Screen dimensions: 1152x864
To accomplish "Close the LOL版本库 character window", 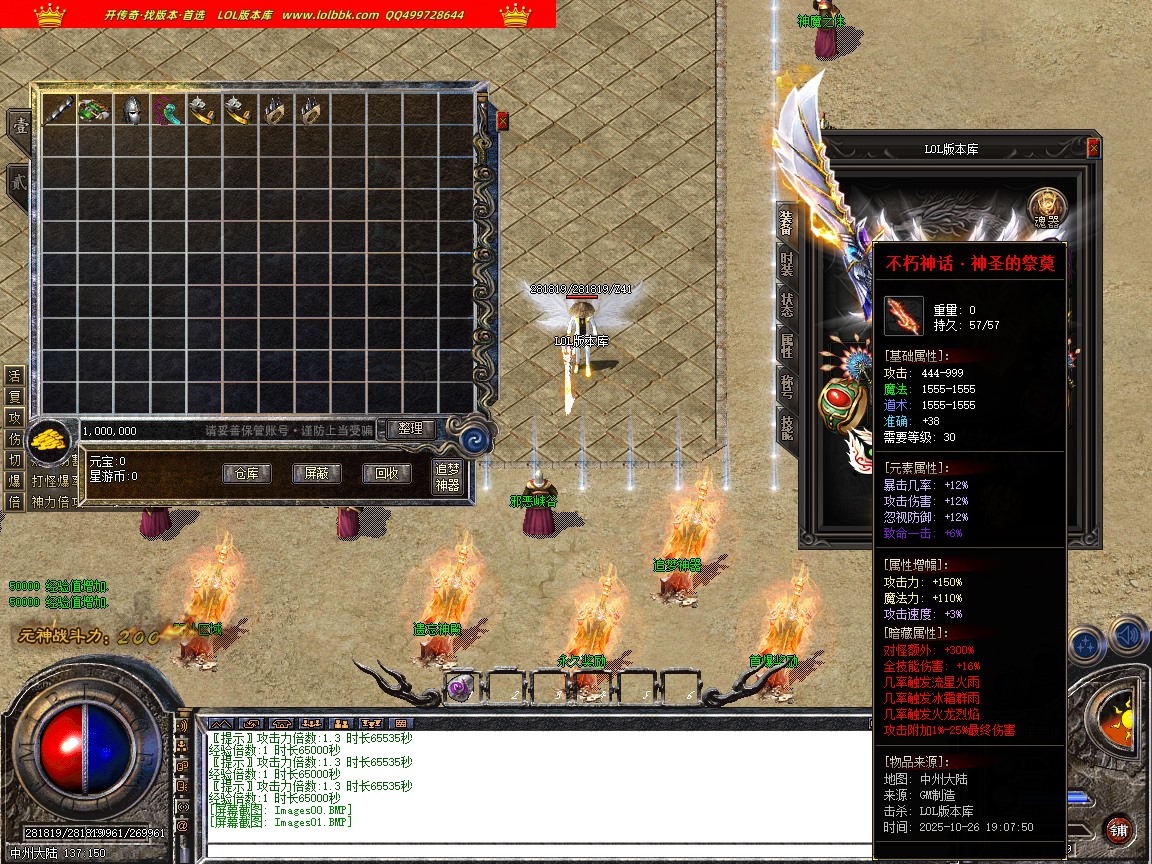I will click(1093, 148).
